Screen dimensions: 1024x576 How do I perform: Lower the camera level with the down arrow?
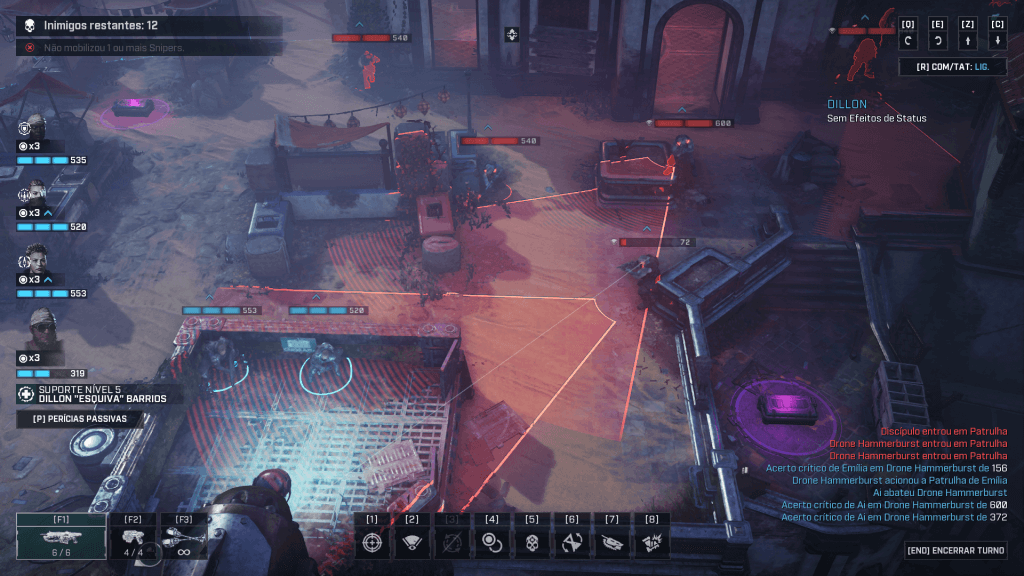[x=998, y=41]
